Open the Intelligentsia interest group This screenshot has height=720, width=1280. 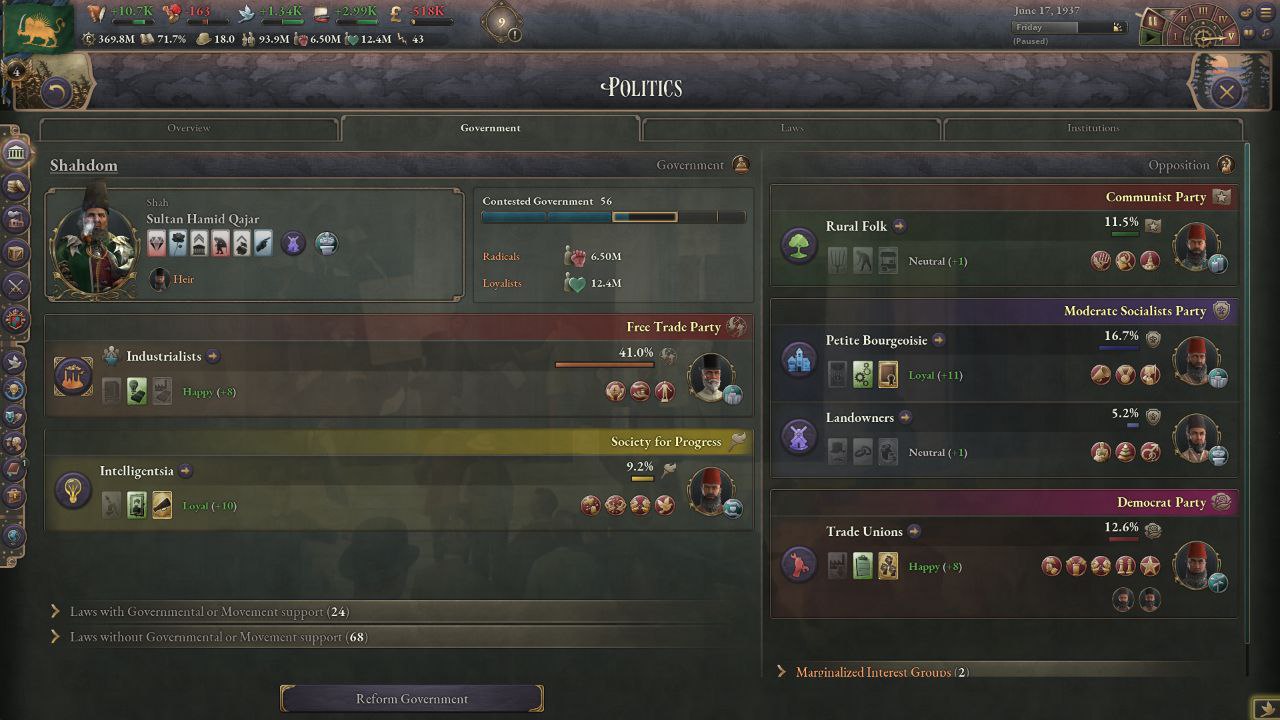click(137, 471)
